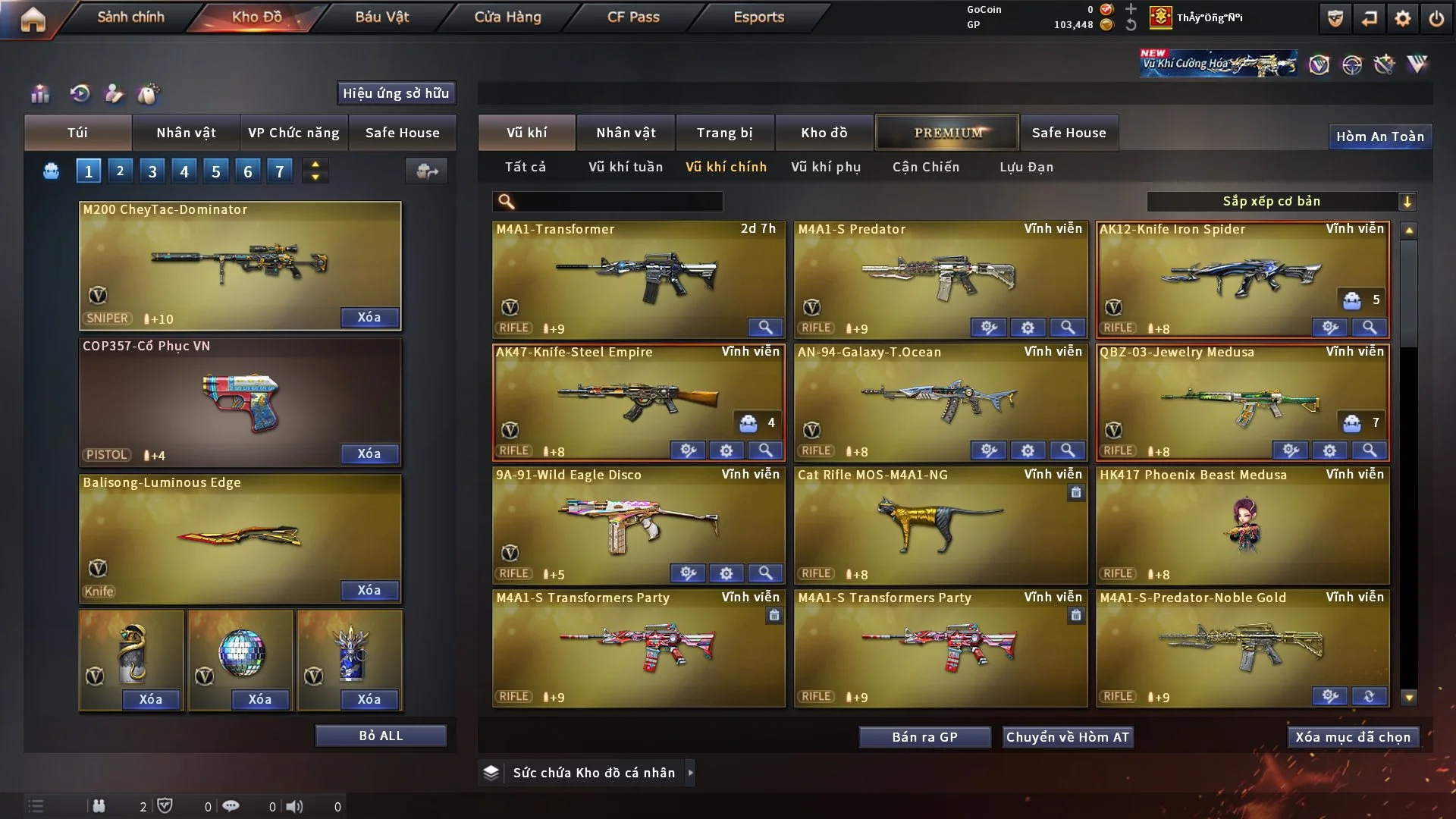Open the magnifier preview on AK12-Knife Iron Spider
Viewport: 1456px width, 819px height.
coord(1370,328)
